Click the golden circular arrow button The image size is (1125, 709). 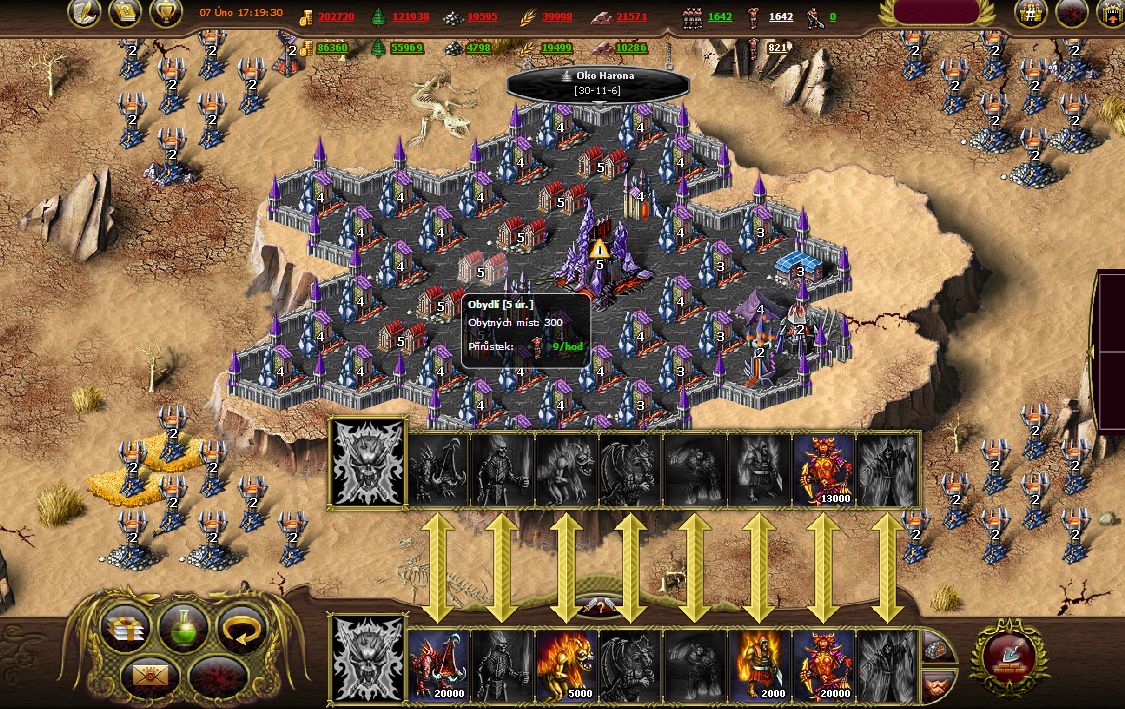[x=241, y=628]
